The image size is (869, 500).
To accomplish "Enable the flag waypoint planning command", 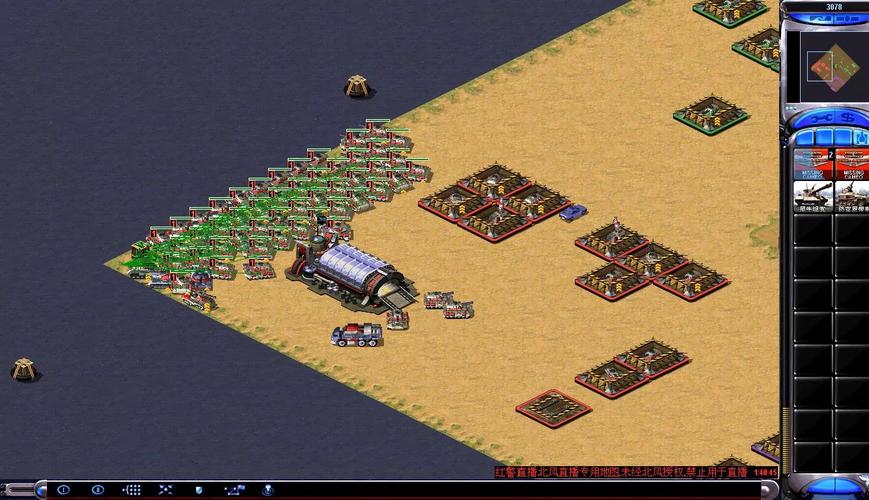I will click(x=234, y=490).
